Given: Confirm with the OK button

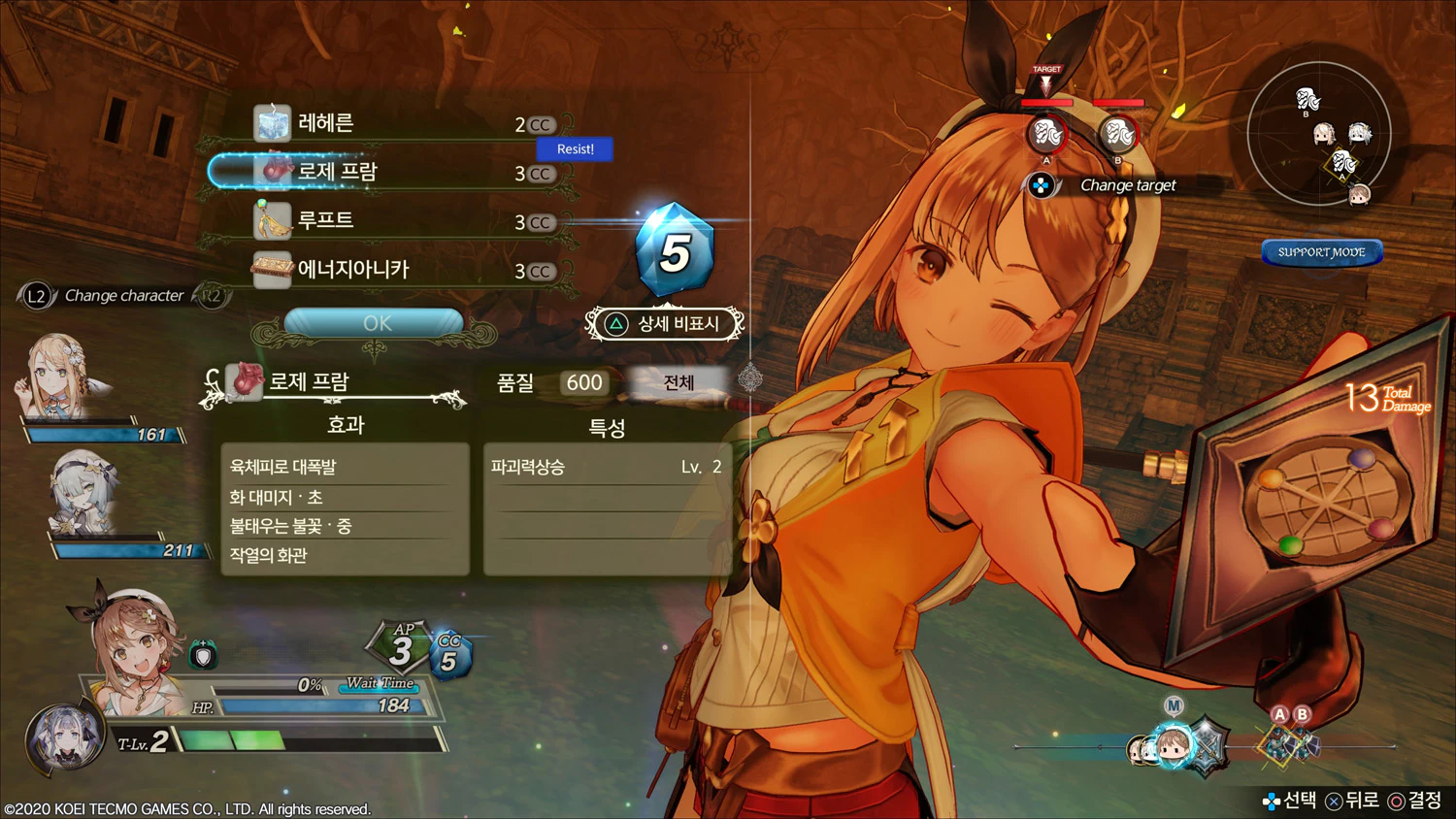Looking at the screenshot, I should pos(375,323).
